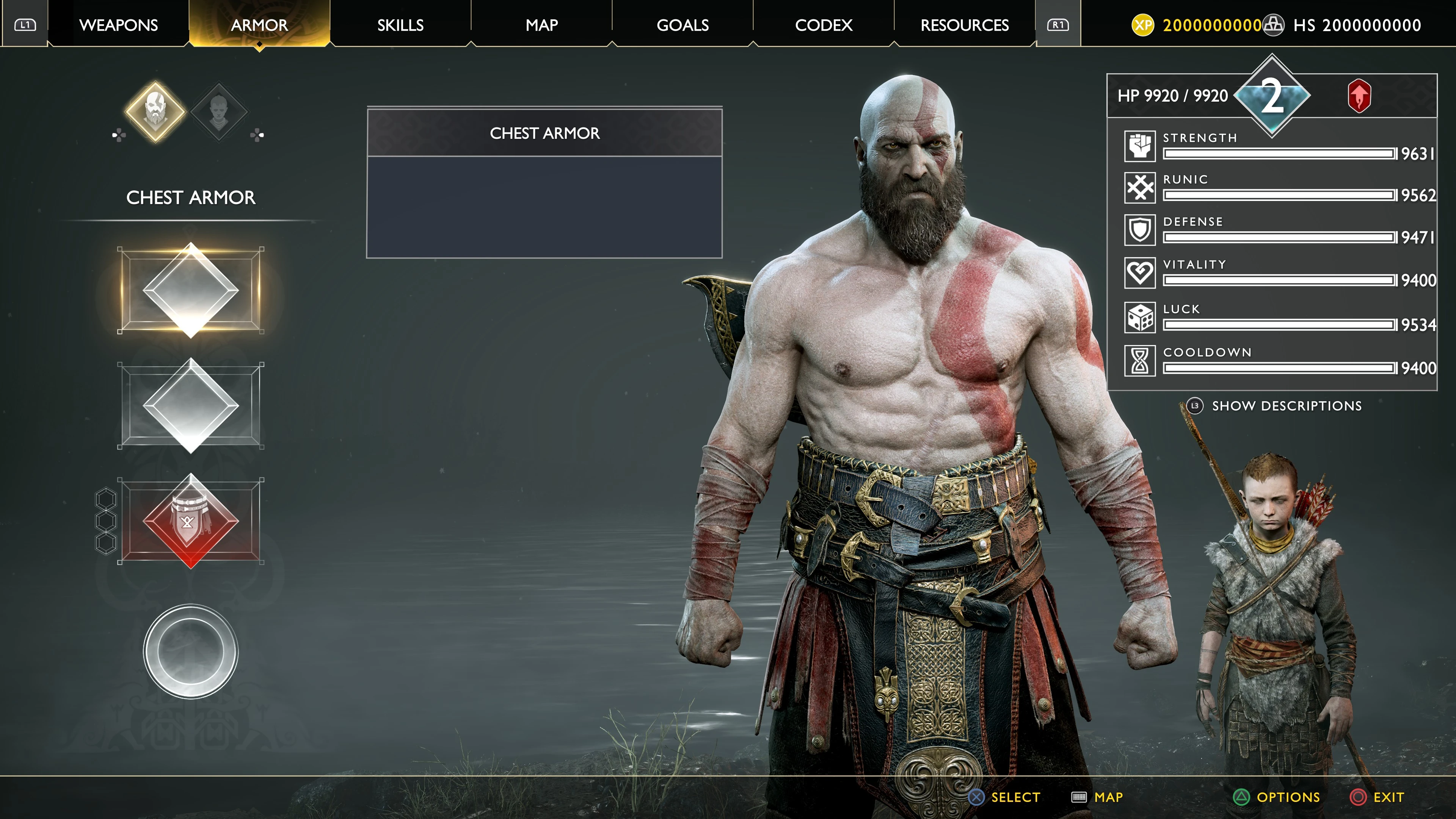The image size is (1456, 819).
Task: Switch to Atreus character portrait
Action: [219, 111]
